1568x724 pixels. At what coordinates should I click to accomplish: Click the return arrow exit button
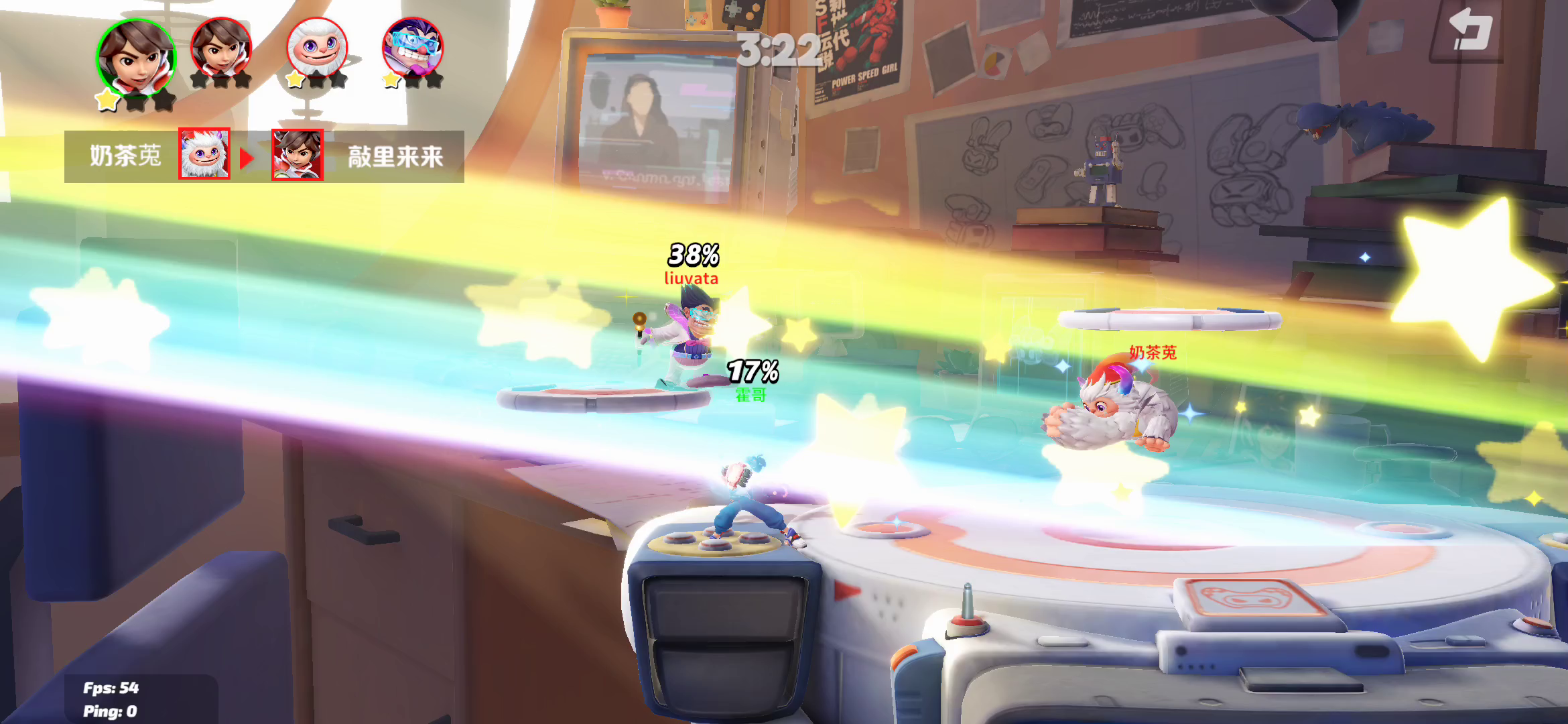tap(1469, 32)
